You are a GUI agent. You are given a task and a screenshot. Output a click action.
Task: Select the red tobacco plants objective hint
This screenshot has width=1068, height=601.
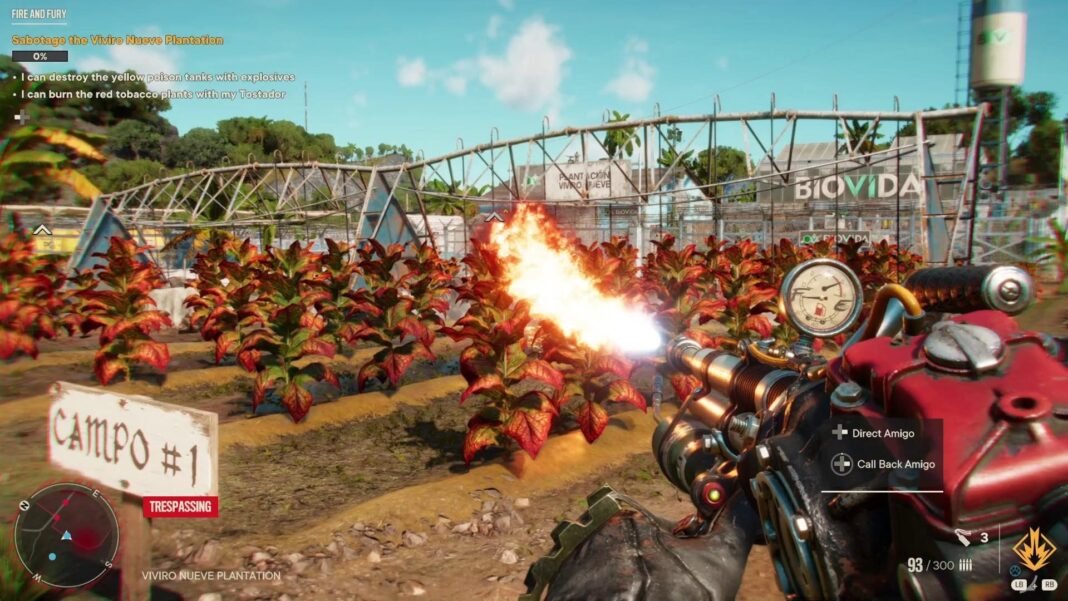tap(153, 94)
